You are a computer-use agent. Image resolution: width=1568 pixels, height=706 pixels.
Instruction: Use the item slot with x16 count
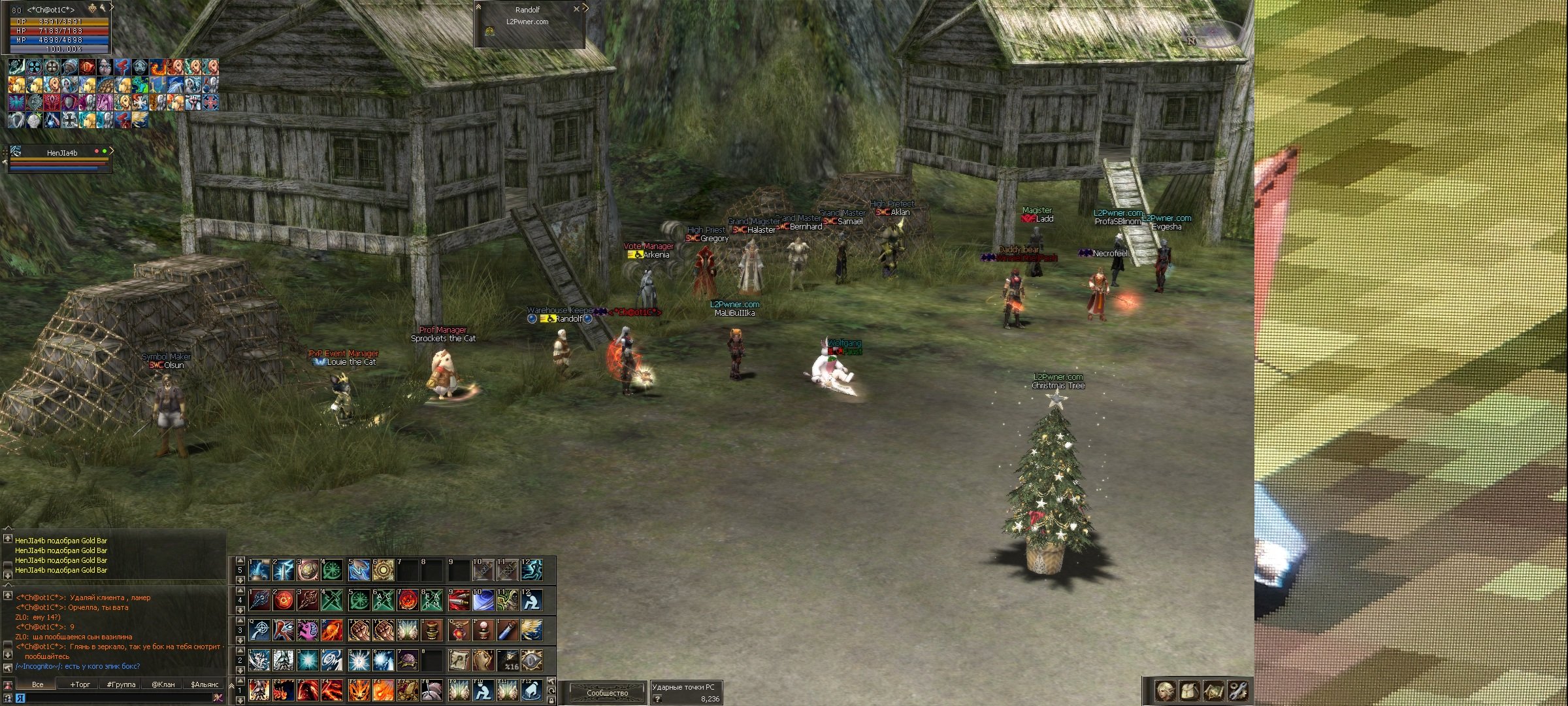tap(508, 661)
